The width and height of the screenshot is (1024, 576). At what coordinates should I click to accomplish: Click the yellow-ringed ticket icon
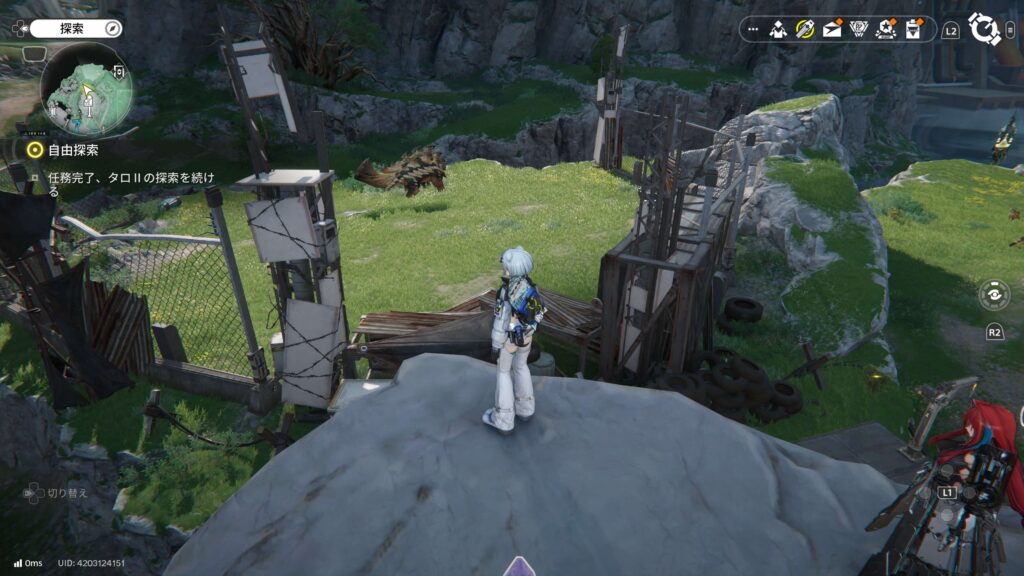point(805,29)
